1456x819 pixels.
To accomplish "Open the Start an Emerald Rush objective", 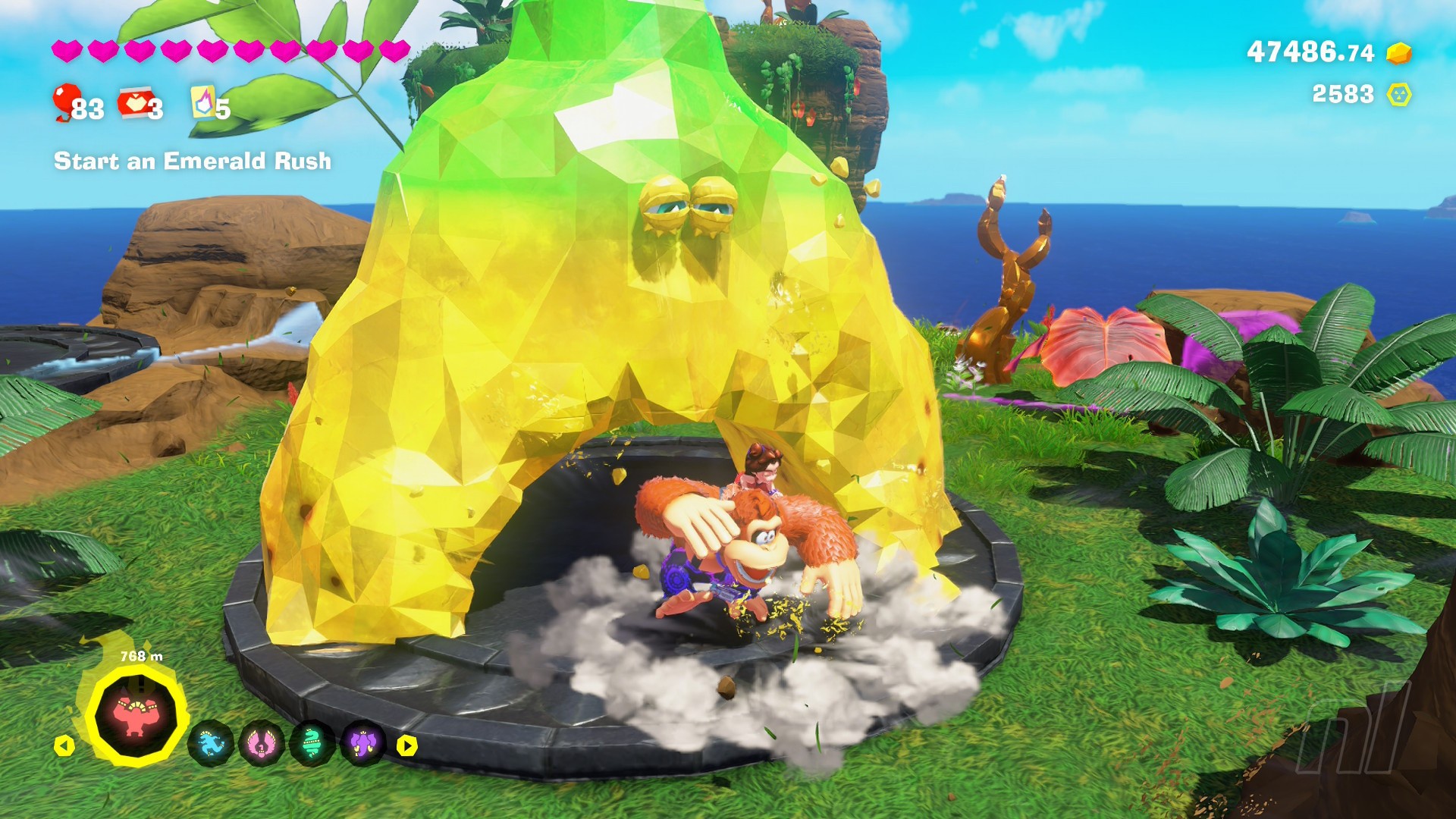I will tap(193, 161).
